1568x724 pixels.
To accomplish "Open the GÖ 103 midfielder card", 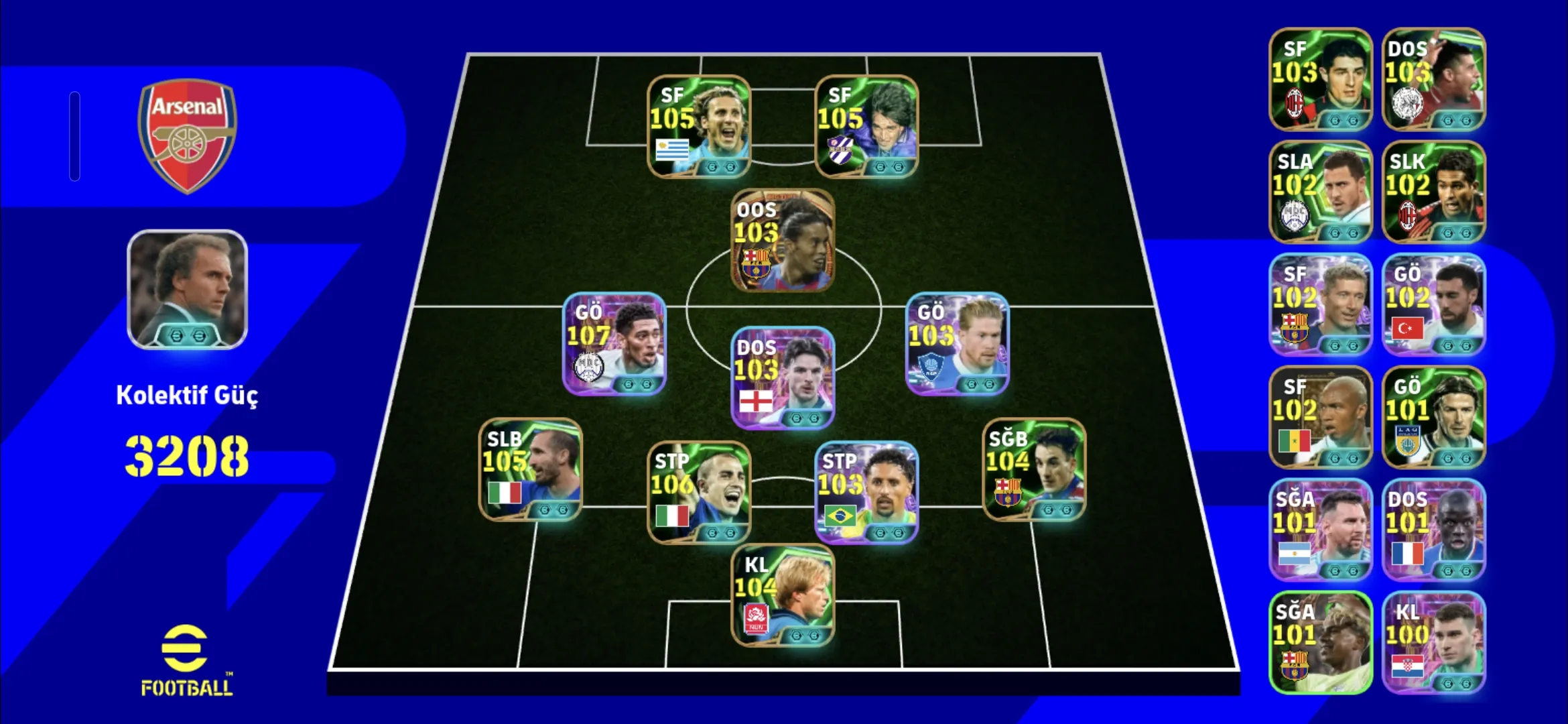I will [x=957, y=343].
